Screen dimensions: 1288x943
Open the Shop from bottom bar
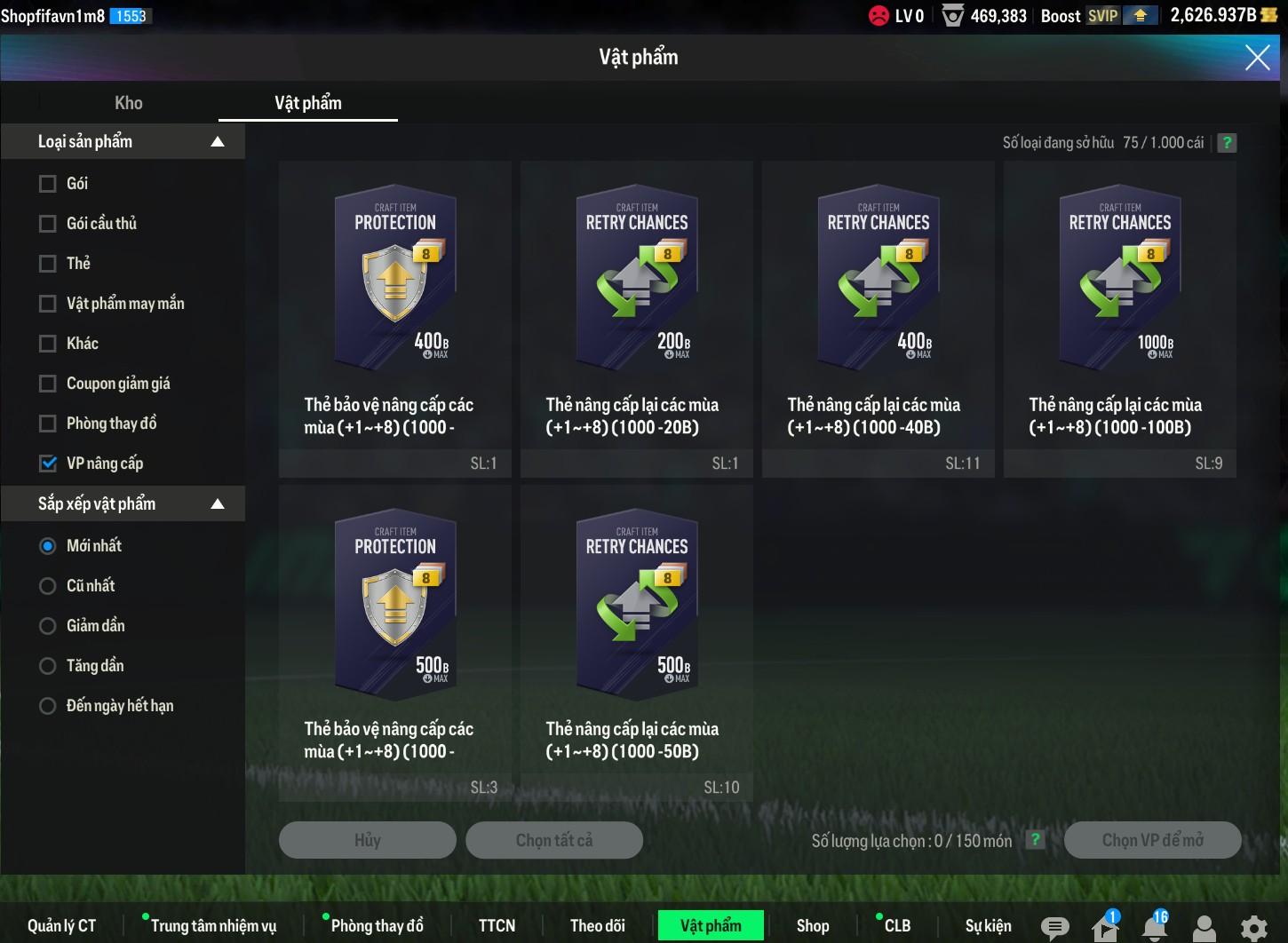813,926
